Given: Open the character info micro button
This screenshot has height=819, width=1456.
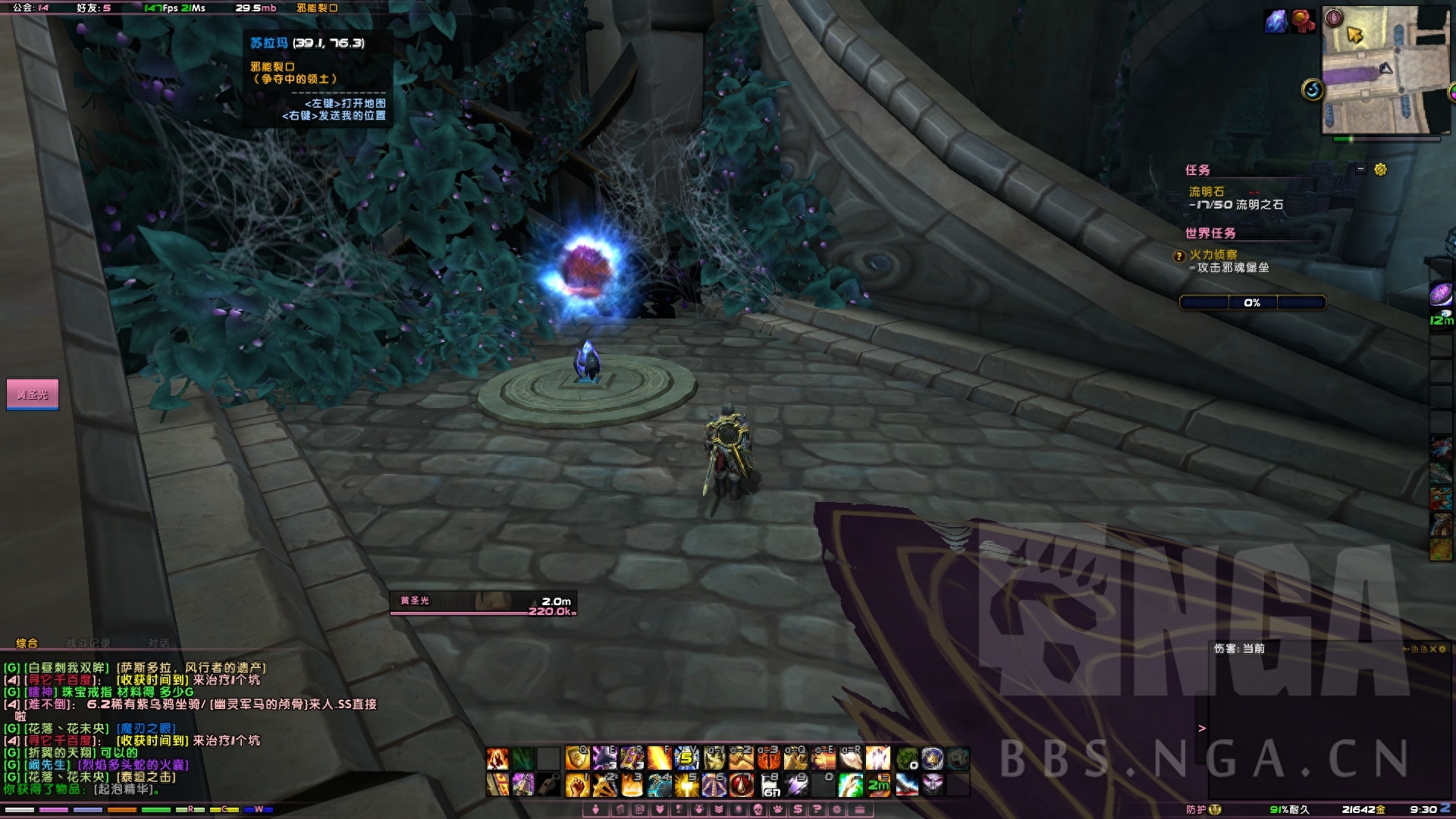Looking at the screenshot, I should tap(596, 809).
